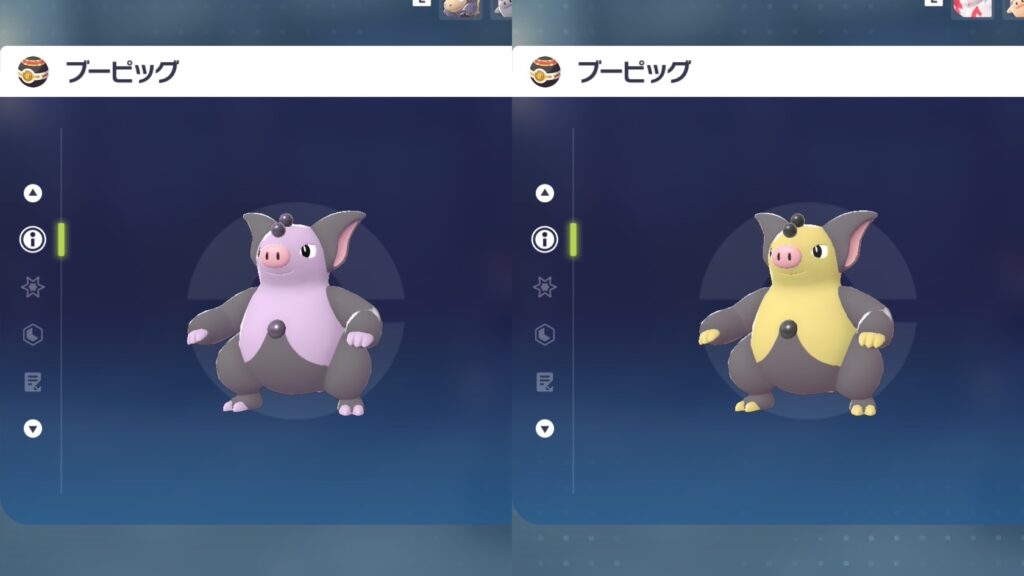Click the up arrow beside the yellow Grumpig
This screenshot has height=576, width=1024.
pyautogui.click(x=545, y=193)
